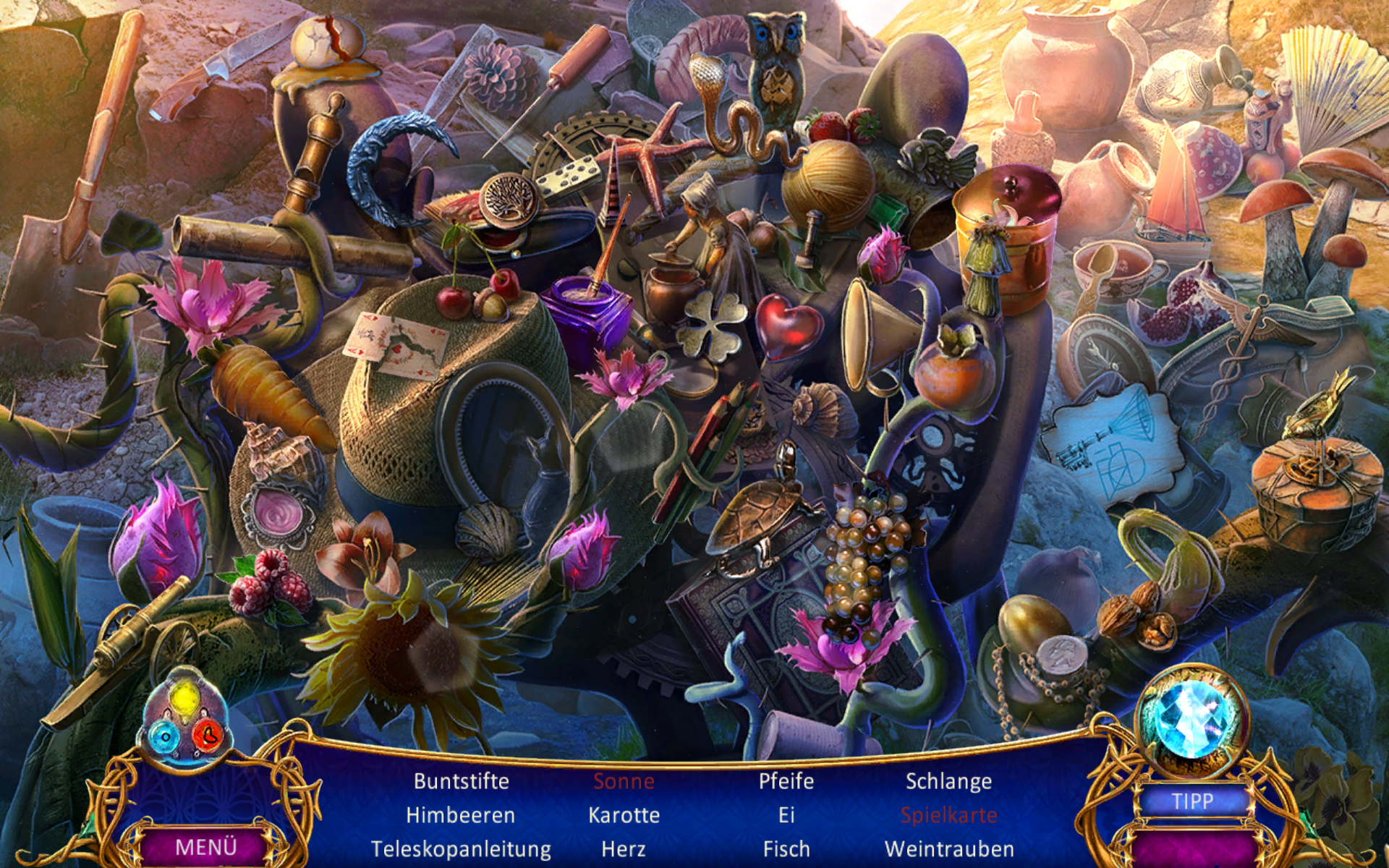Choose Schlange in the word list
The width and height of the screenshot is (1389, 868).
click(948, 781)
